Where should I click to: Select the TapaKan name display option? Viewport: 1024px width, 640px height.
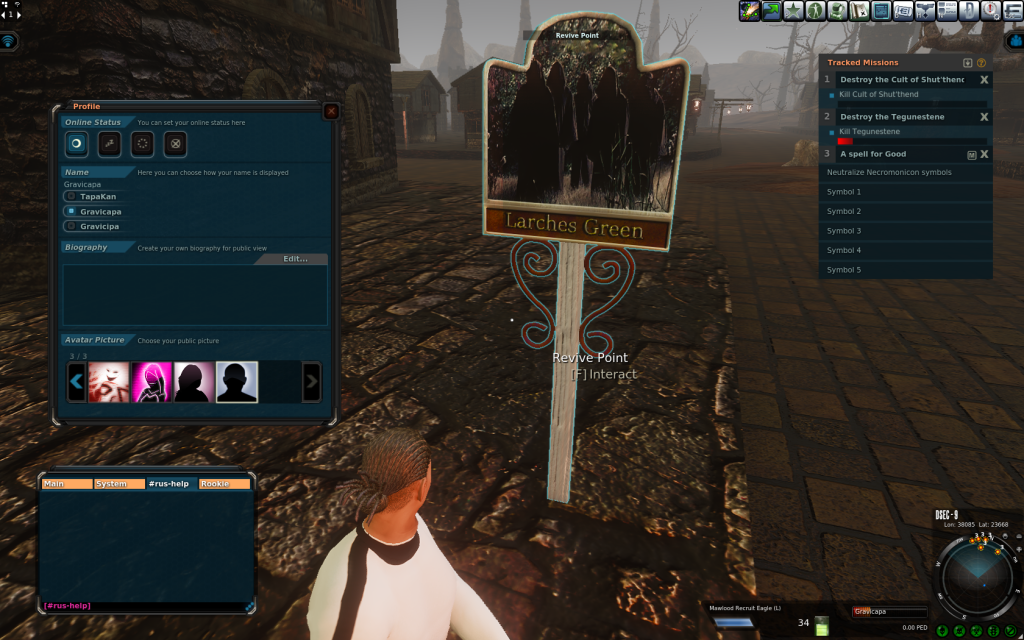click(71, 197)
